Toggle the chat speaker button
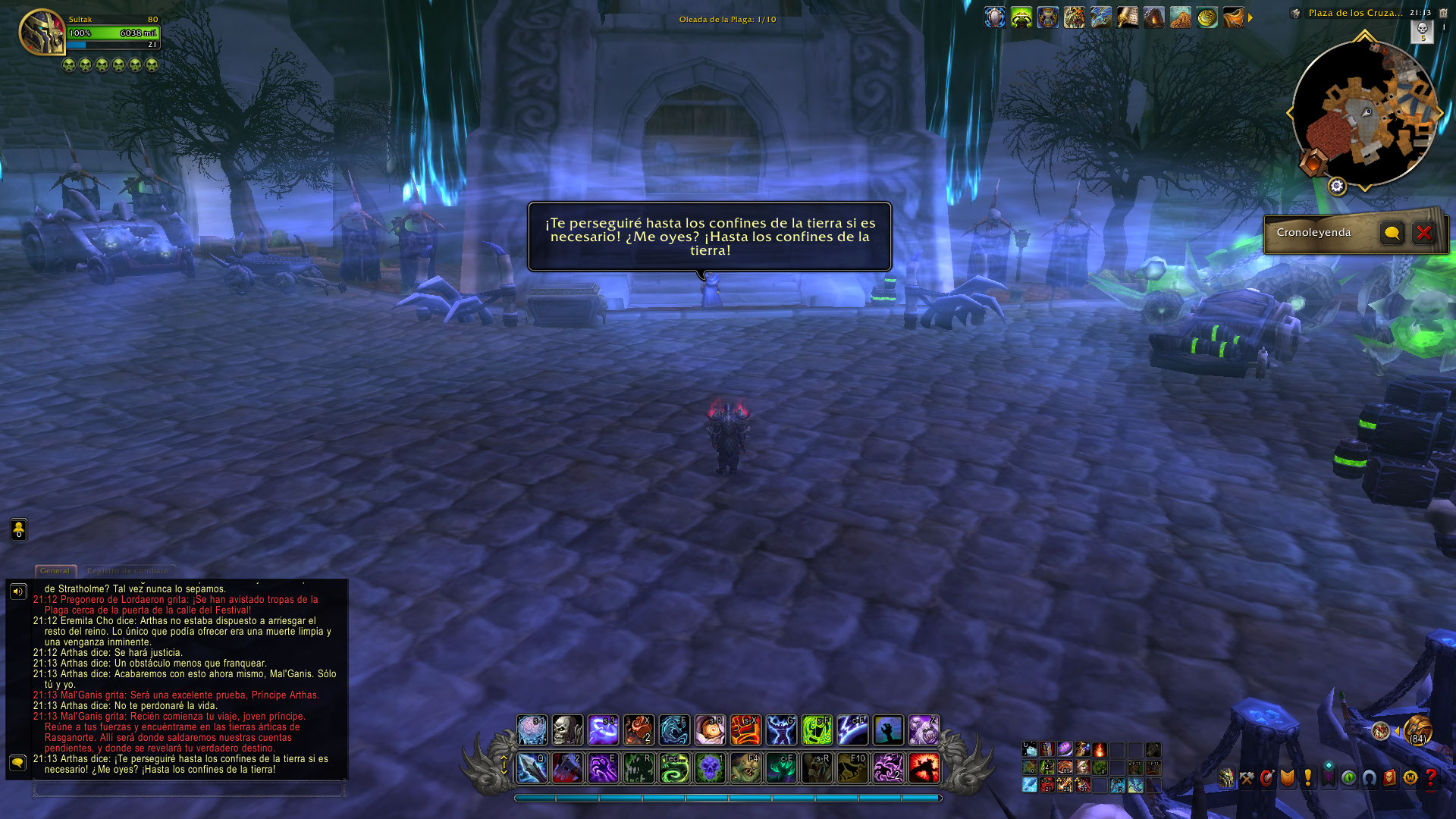 pyautogui.click(x=18, y=591)
